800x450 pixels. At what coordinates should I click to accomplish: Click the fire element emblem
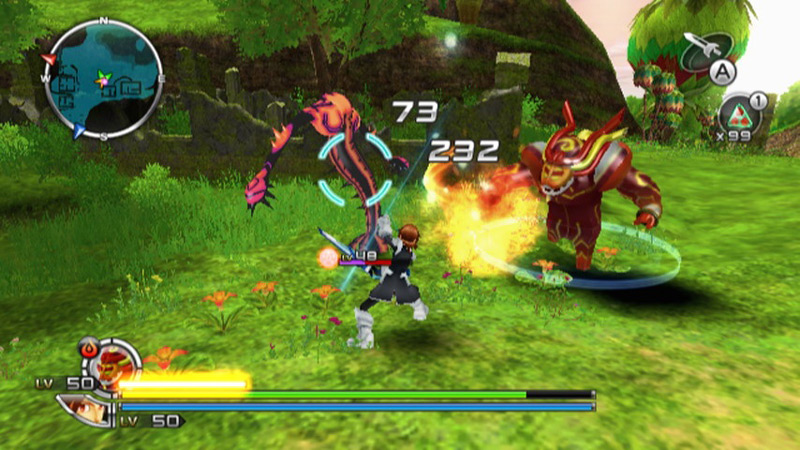tap(87, 350)
